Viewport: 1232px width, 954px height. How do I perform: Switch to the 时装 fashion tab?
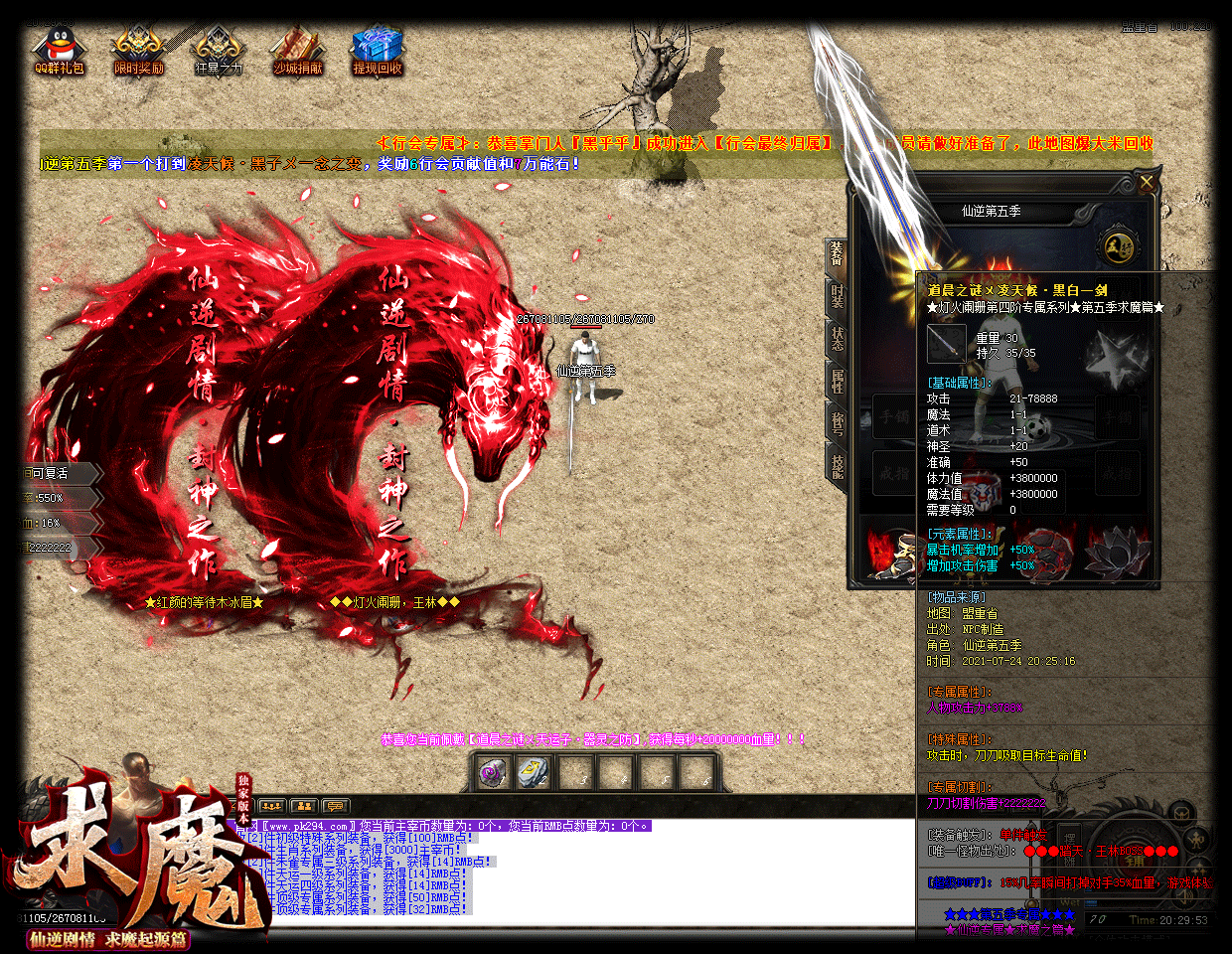click(x=837, y=296)
